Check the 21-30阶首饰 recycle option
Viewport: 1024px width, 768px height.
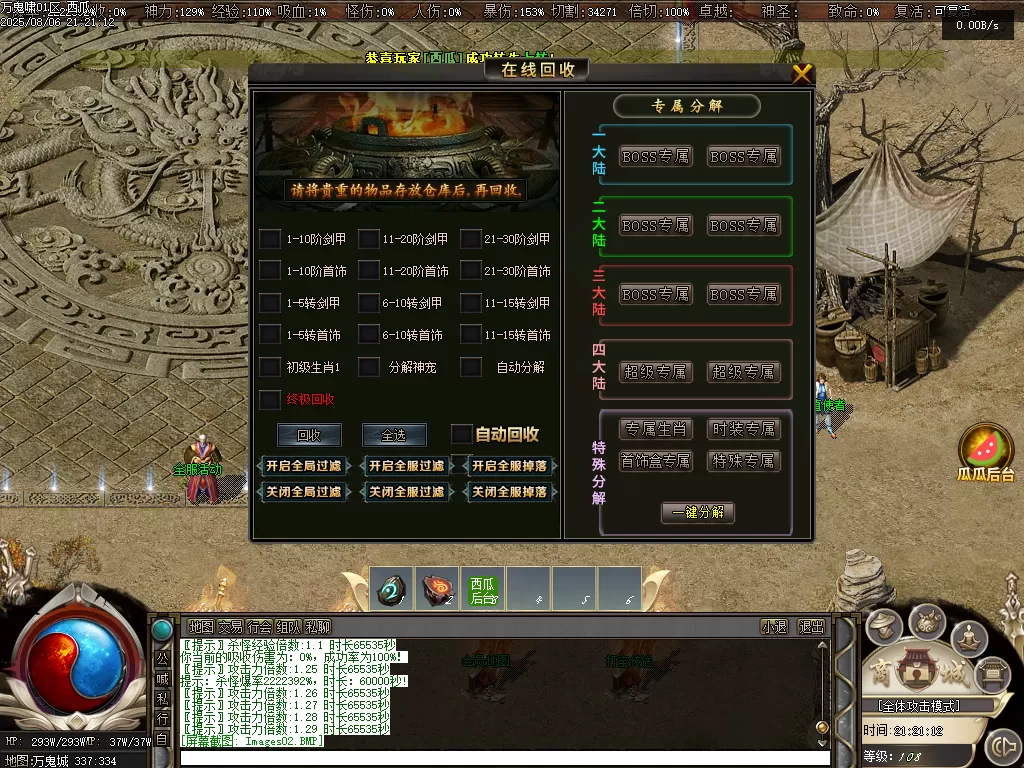point(471,271)
